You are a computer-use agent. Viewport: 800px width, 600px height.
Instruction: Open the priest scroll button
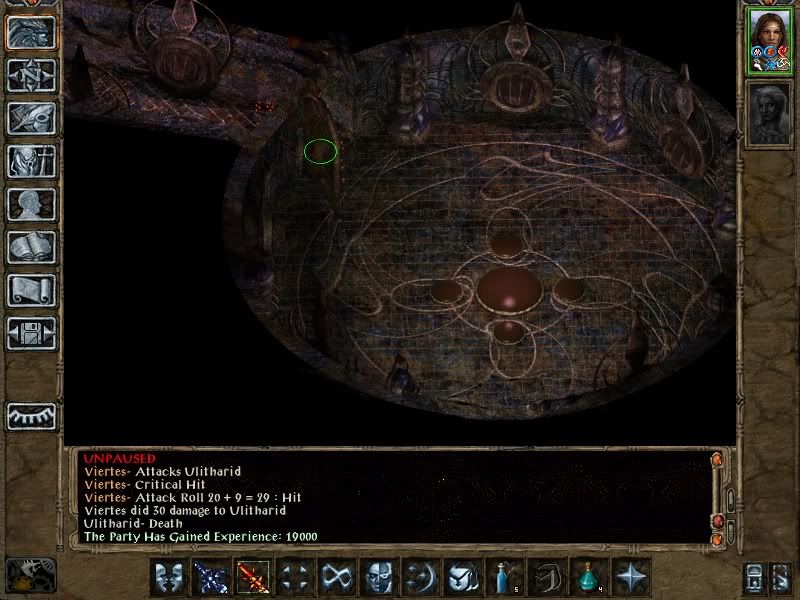coord(31,290)
